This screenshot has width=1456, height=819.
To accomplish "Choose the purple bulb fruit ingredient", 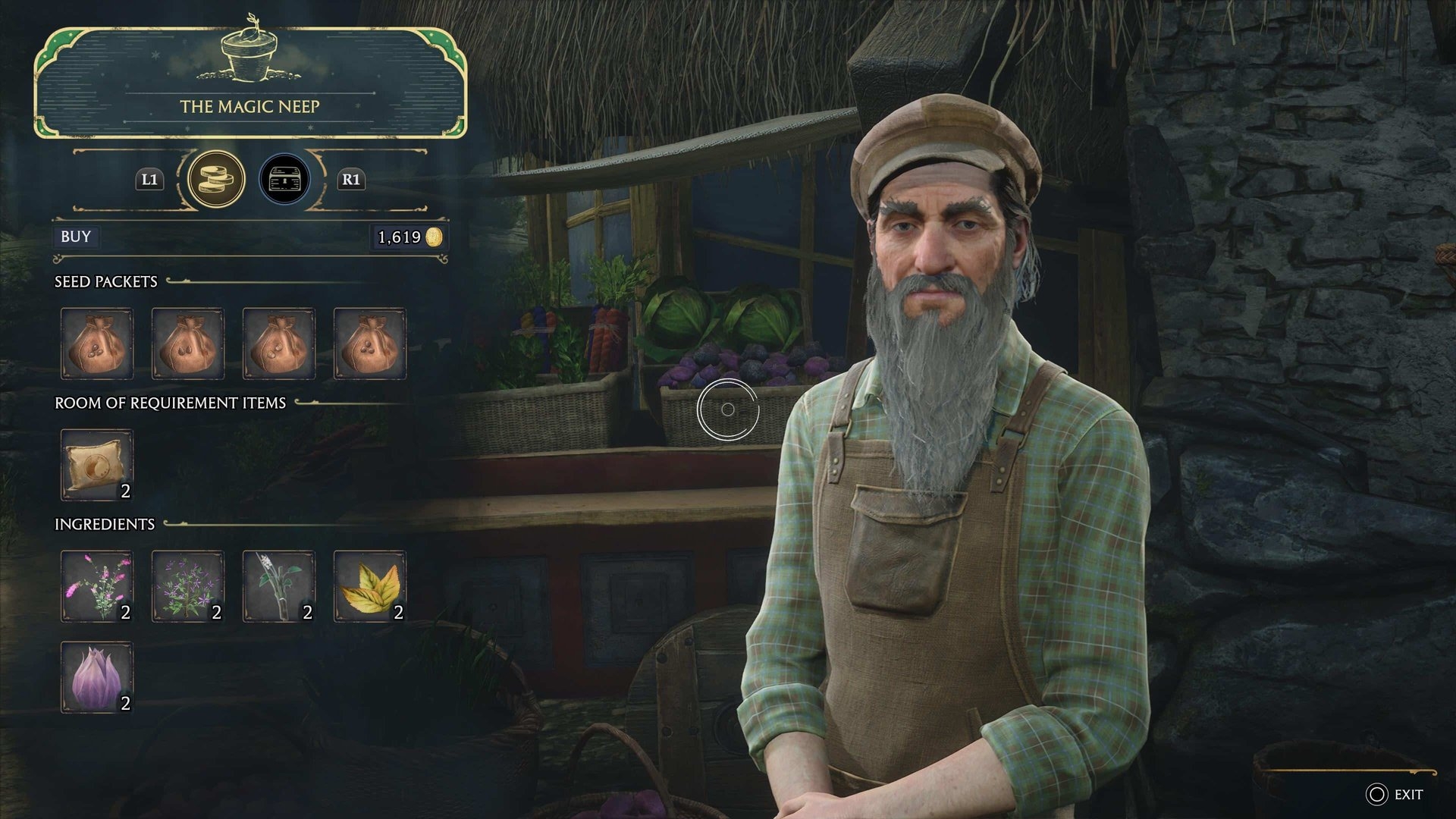I will click(x=97, y=677).
